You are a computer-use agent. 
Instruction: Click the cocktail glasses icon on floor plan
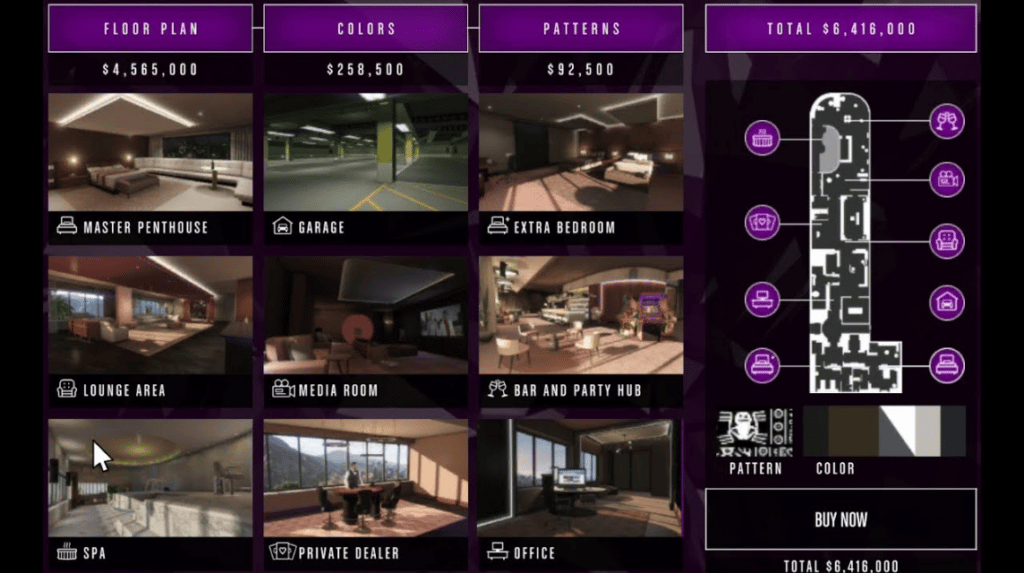(x=946, y=121)
